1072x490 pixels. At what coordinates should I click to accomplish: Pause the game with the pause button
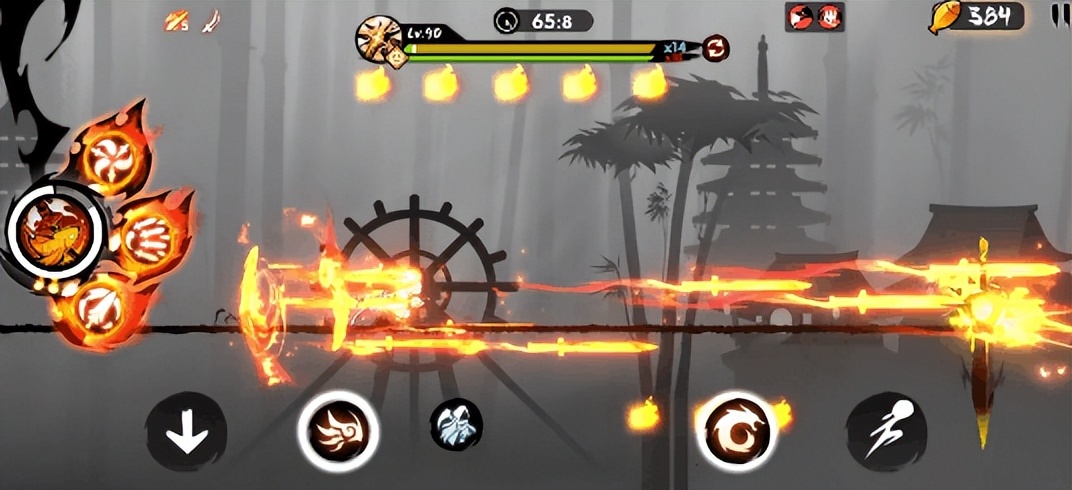[x=1058, y=15]
